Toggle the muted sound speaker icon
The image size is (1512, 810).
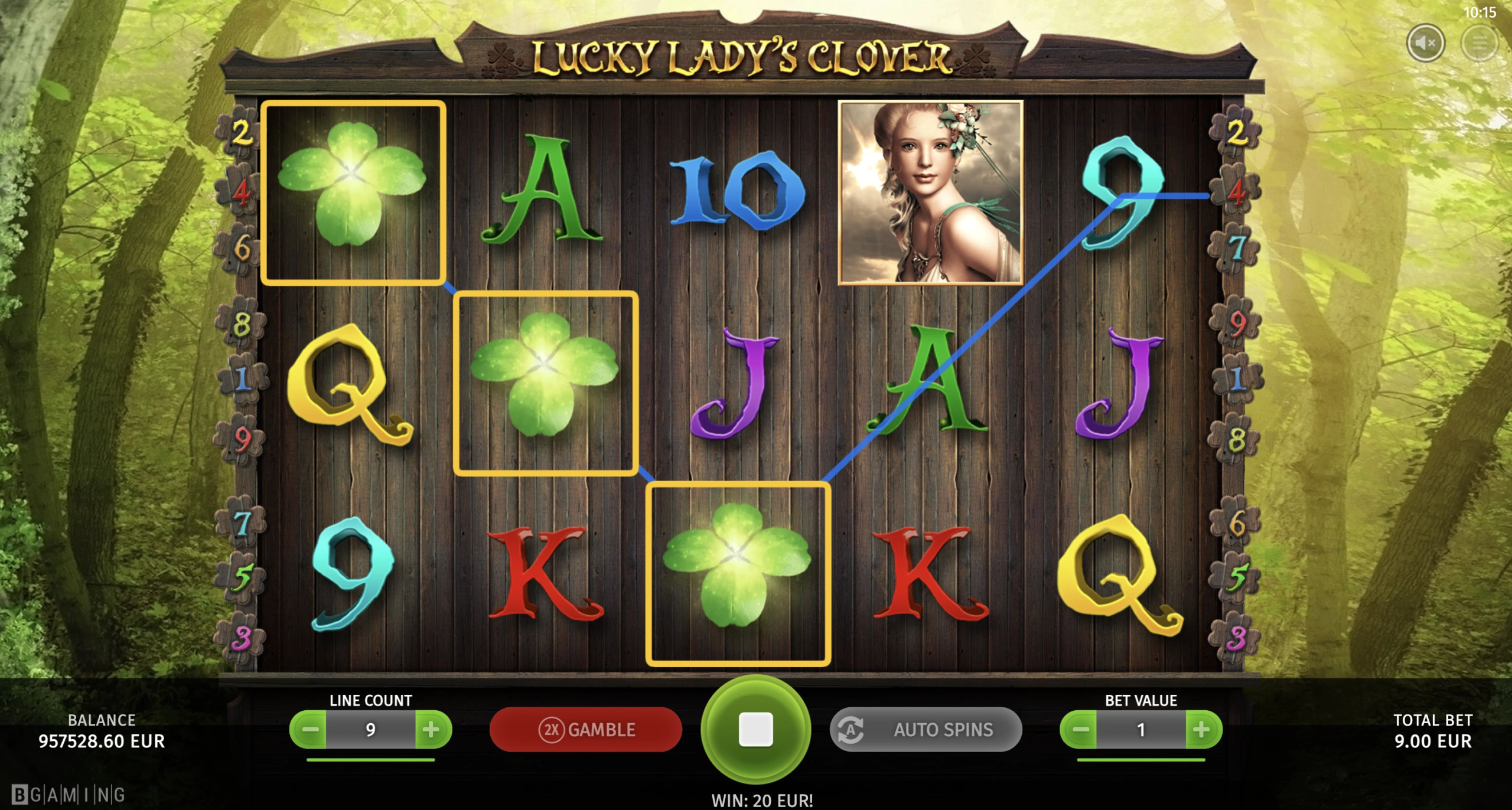1425,43
